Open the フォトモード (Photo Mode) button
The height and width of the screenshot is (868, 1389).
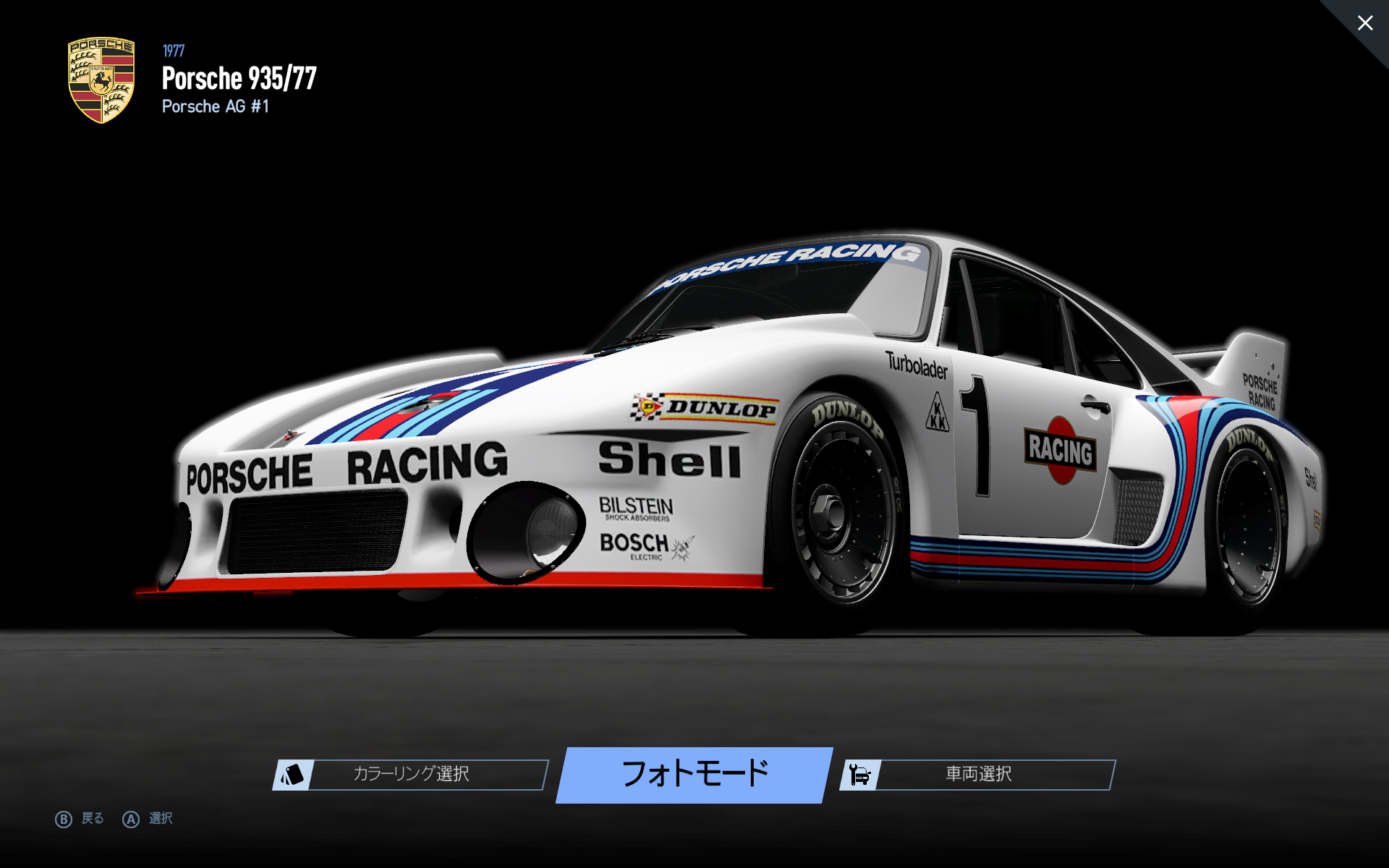coord(694,774)
